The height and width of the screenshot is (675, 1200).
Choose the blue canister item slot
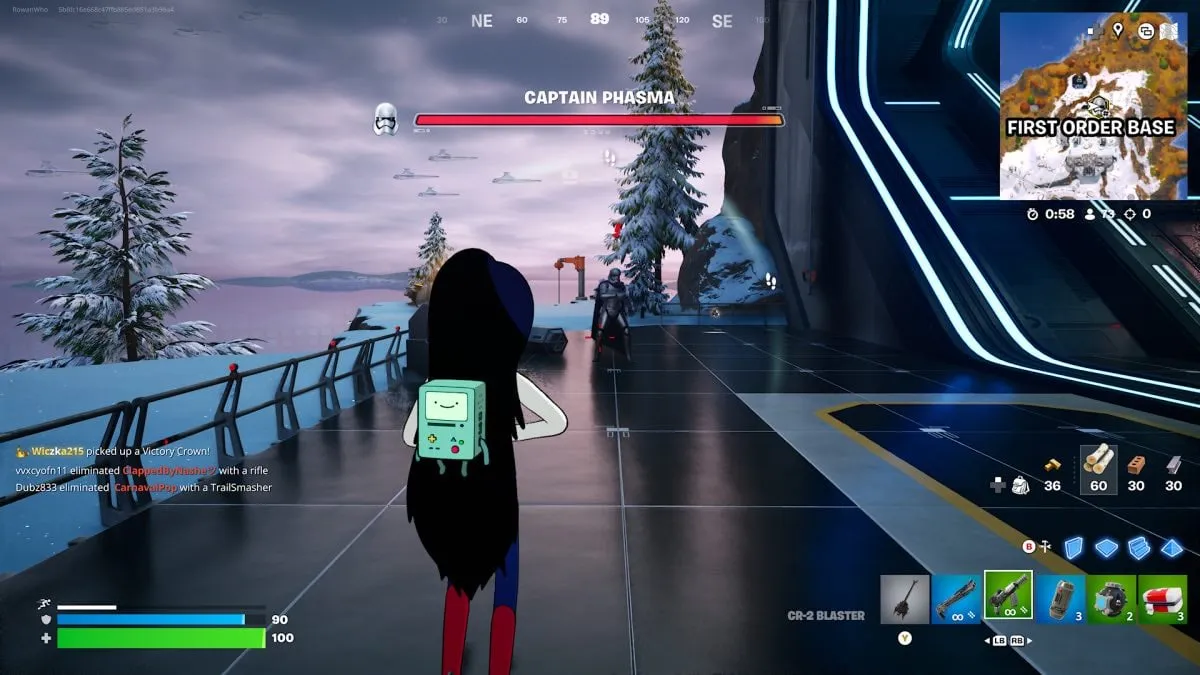[x=1060, y=598]
